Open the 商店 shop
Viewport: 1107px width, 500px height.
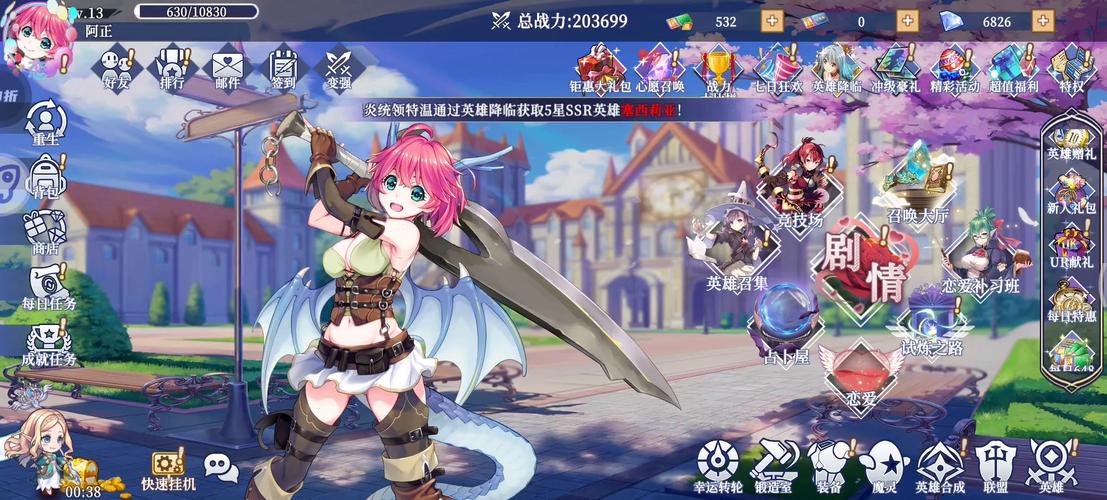(x=46, y=231)
